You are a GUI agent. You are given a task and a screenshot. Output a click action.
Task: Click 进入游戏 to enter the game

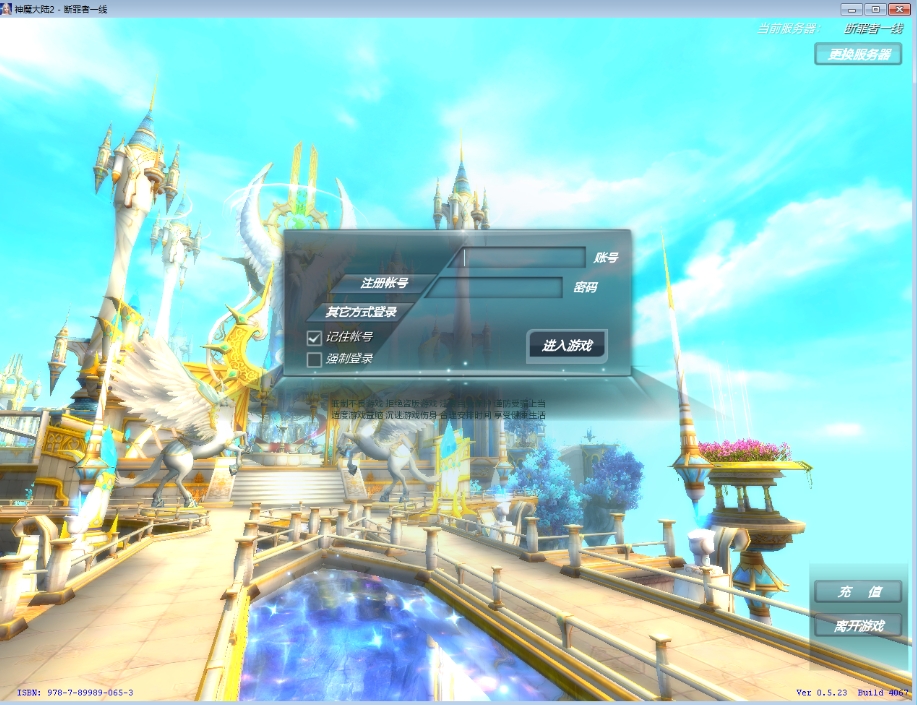pyautogui.click(x=566, y=346)
